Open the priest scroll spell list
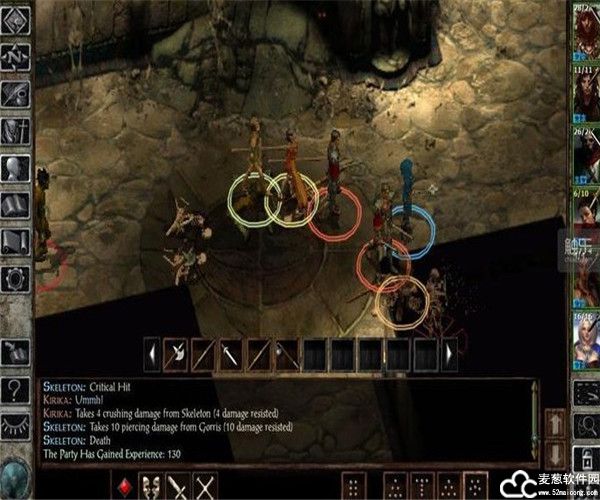This screenshot has width=600, height=500. coord(18,241)
